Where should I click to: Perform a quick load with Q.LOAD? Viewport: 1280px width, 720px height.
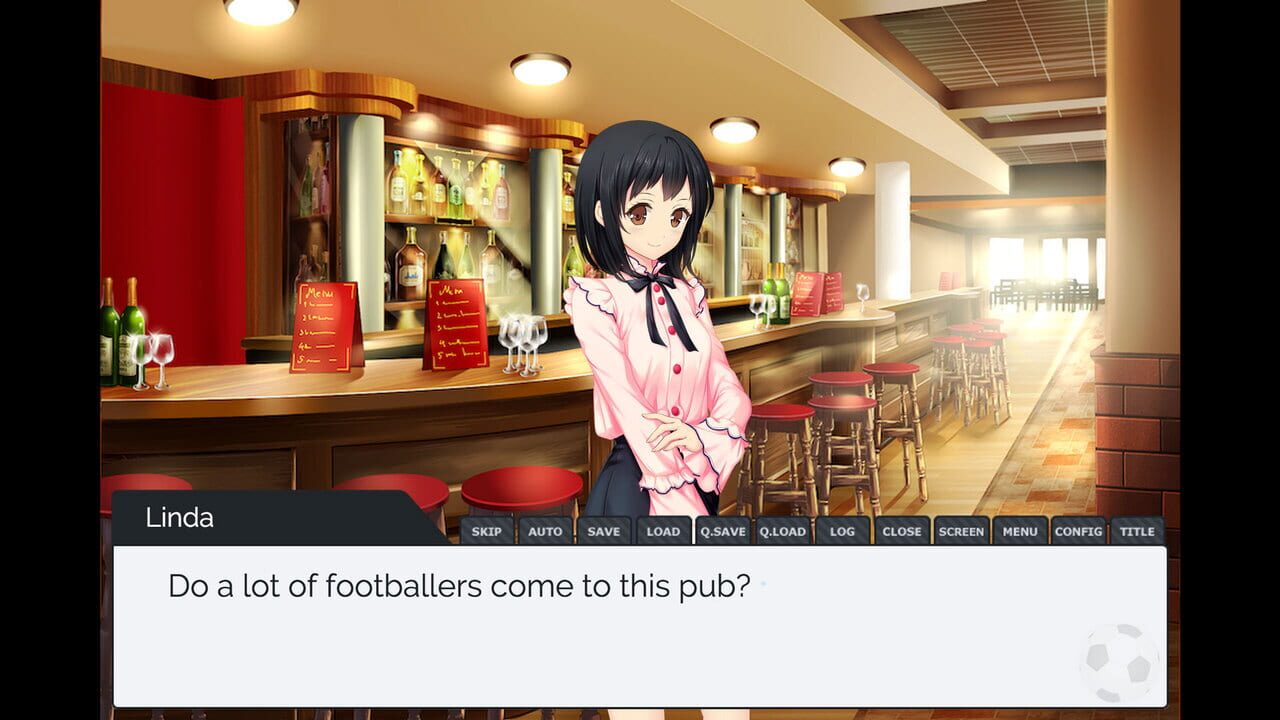(x=783, y=531)
